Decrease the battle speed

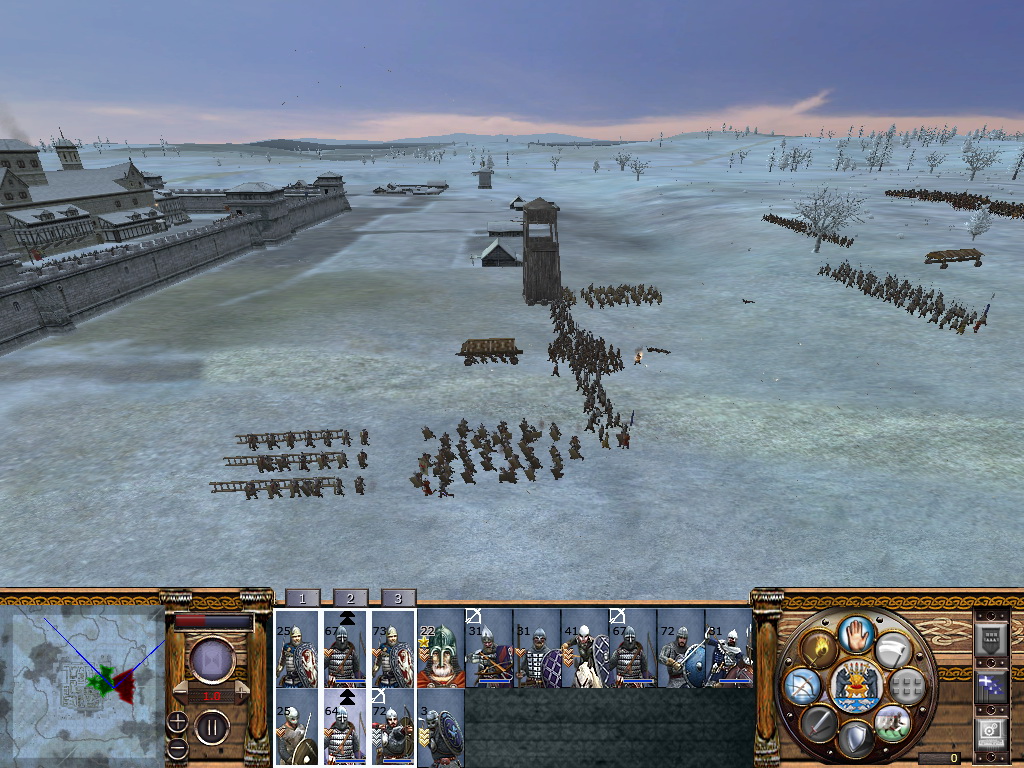(181, 692)
